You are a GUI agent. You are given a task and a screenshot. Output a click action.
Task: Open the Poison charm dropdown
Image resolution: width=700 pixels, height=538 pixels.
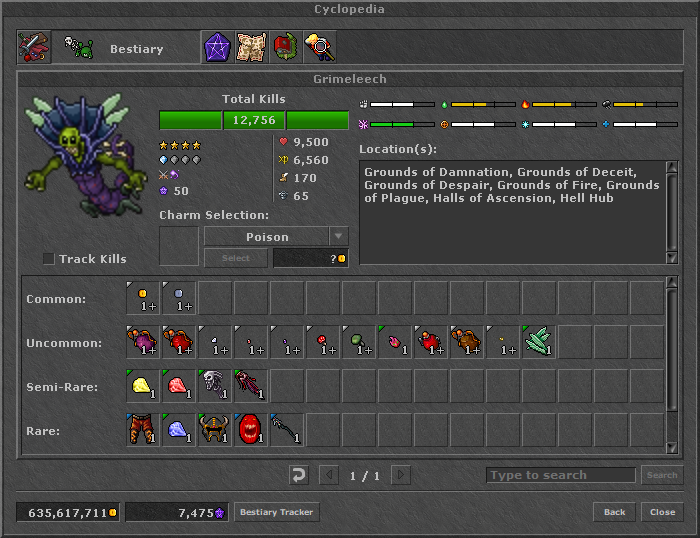pyautogui.click(x=339, y=237)
